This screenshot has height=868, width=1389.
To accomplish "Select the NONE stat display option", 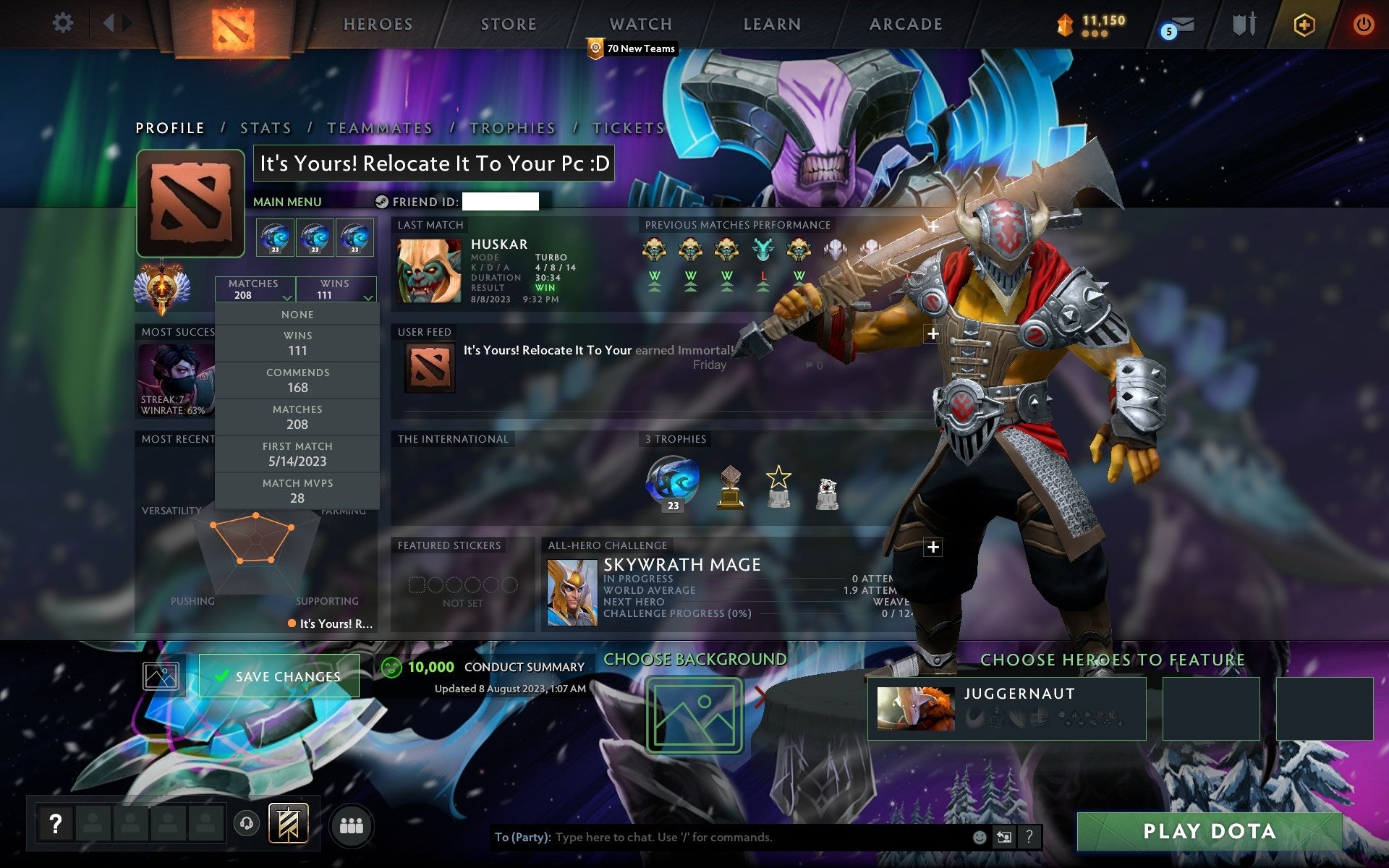I will pyautogui.click(x=297, y=314).
